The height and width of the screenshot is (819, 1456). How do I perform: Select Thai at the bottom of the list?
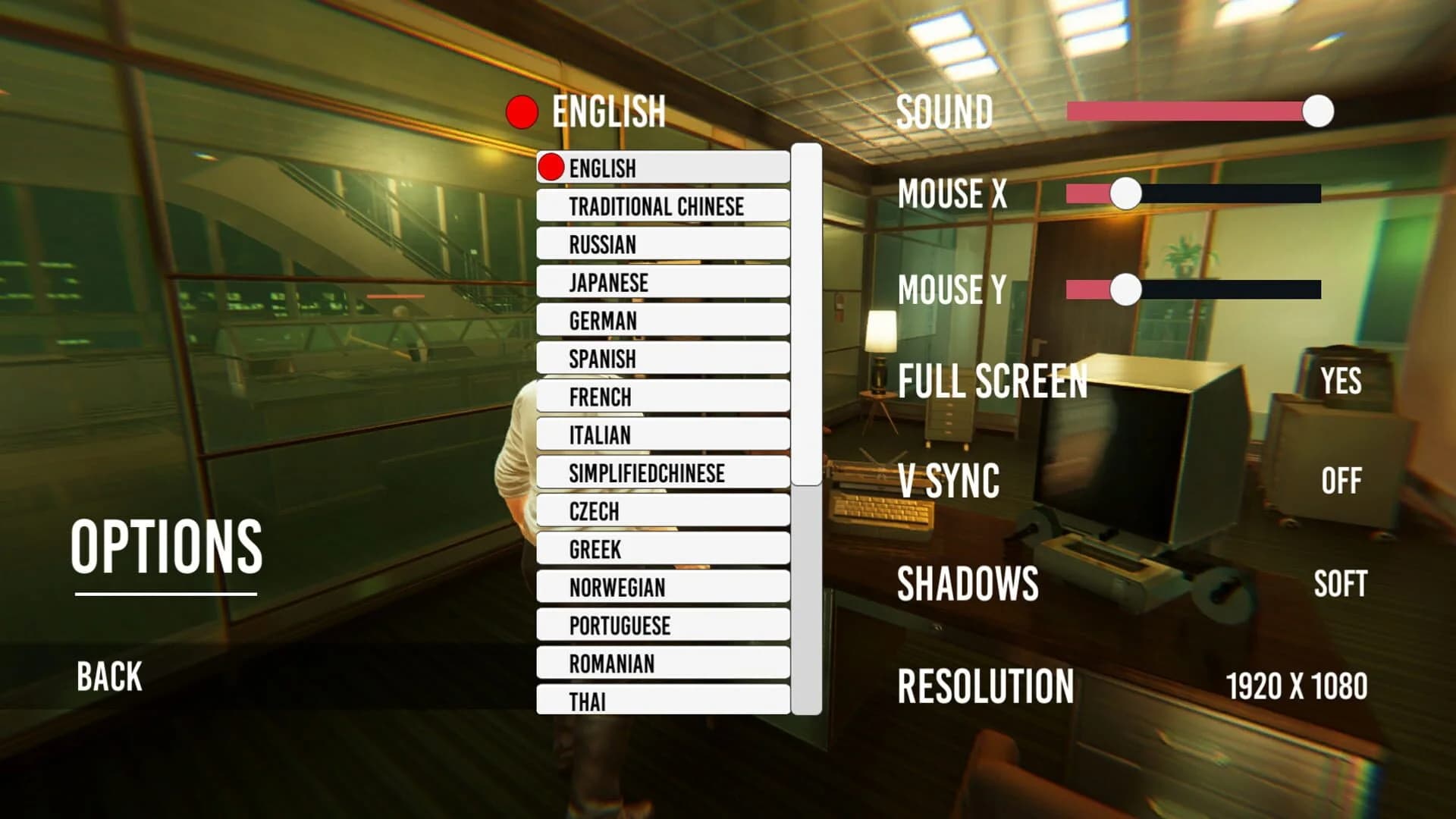click(x=662, y=701)
